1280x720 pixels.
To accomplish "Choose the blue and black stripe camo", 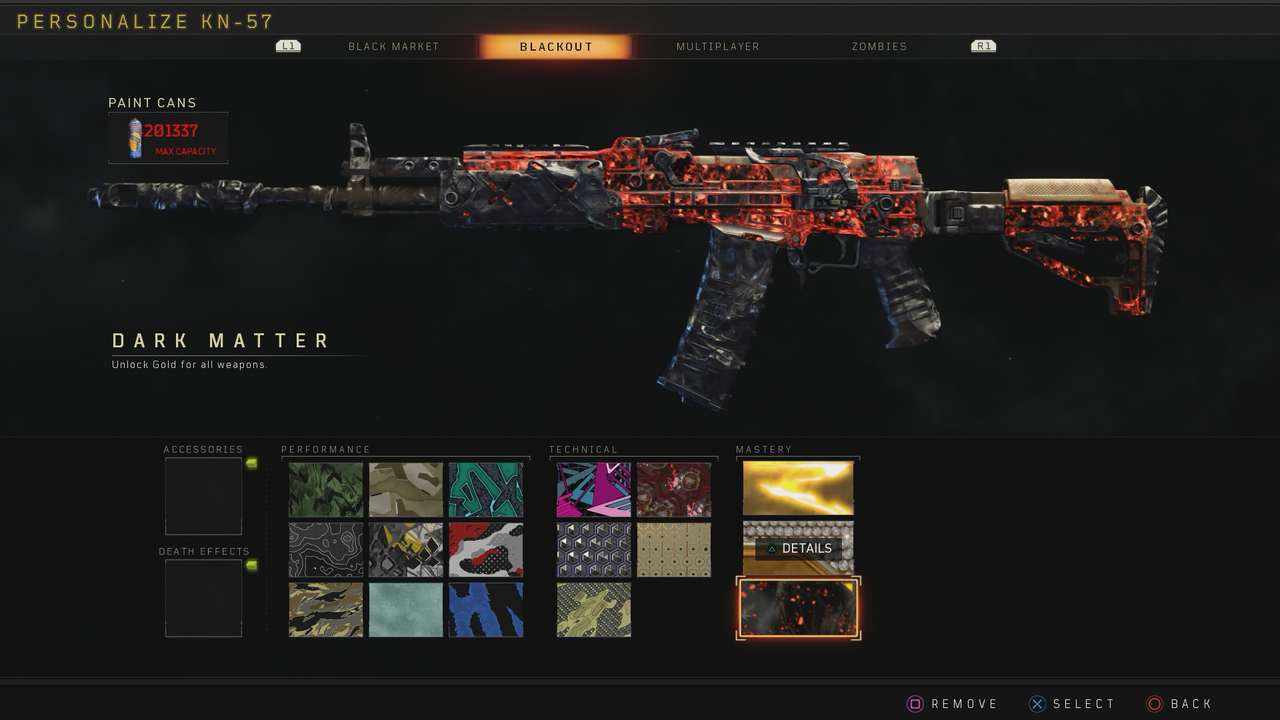I will pyautogui.click(x=486, y=609).
